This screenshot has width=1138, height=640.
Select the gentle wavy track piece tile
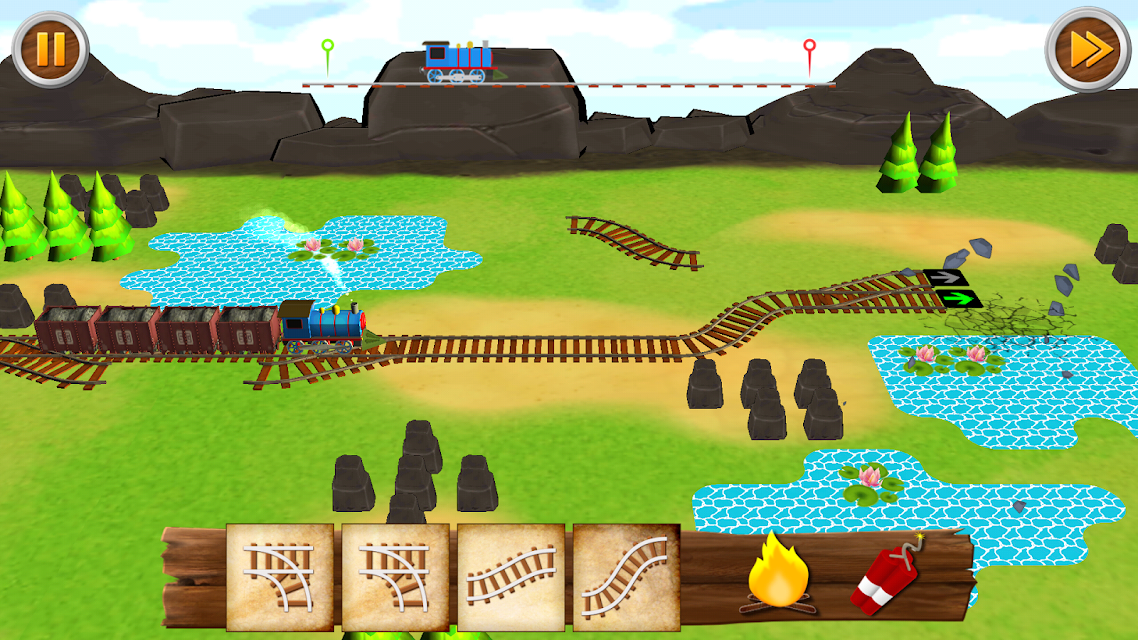point(511,577)
